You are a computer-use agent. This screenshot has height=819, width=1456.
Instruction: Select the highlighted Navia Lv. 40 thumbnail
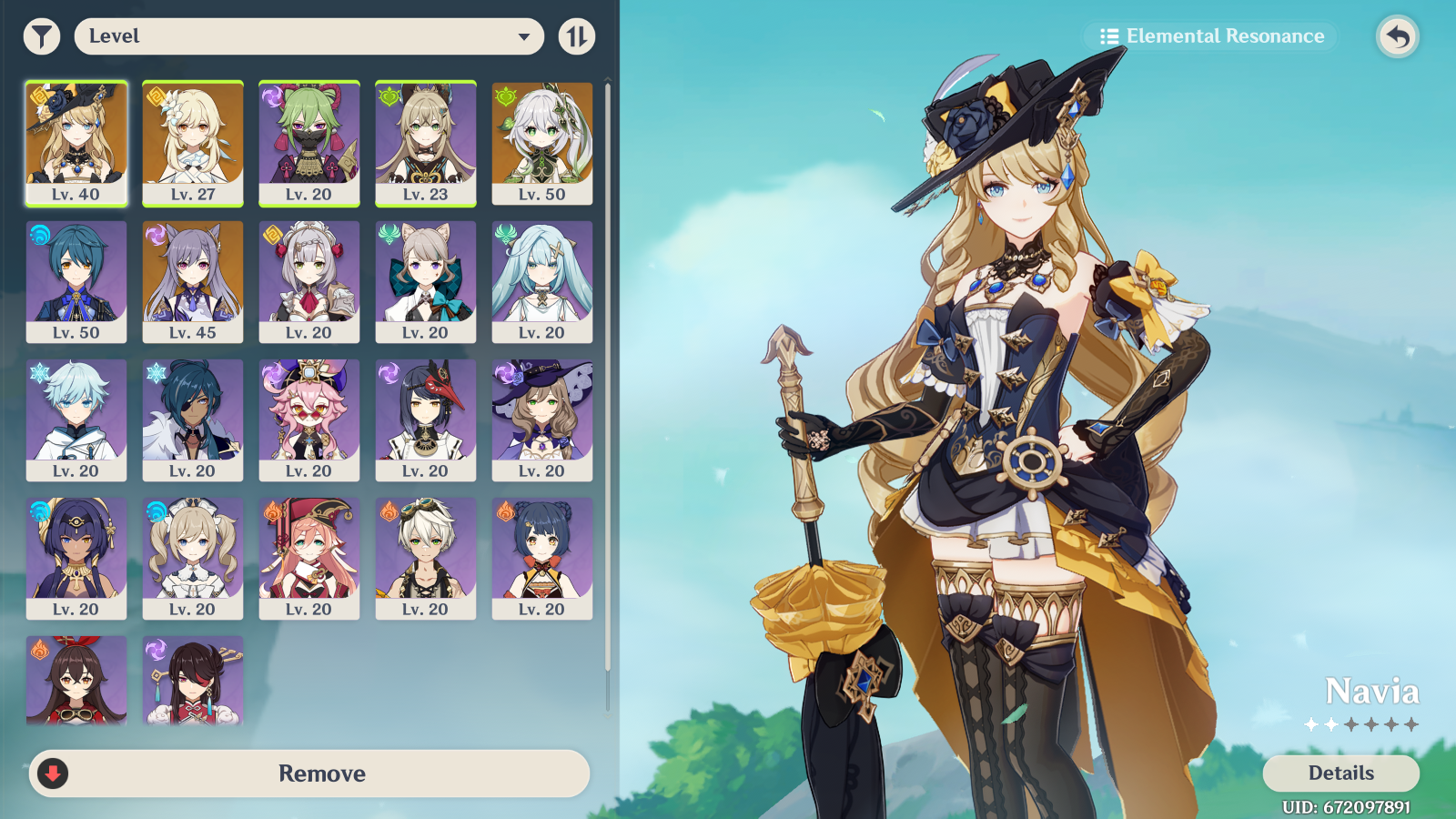click(76, 141)
